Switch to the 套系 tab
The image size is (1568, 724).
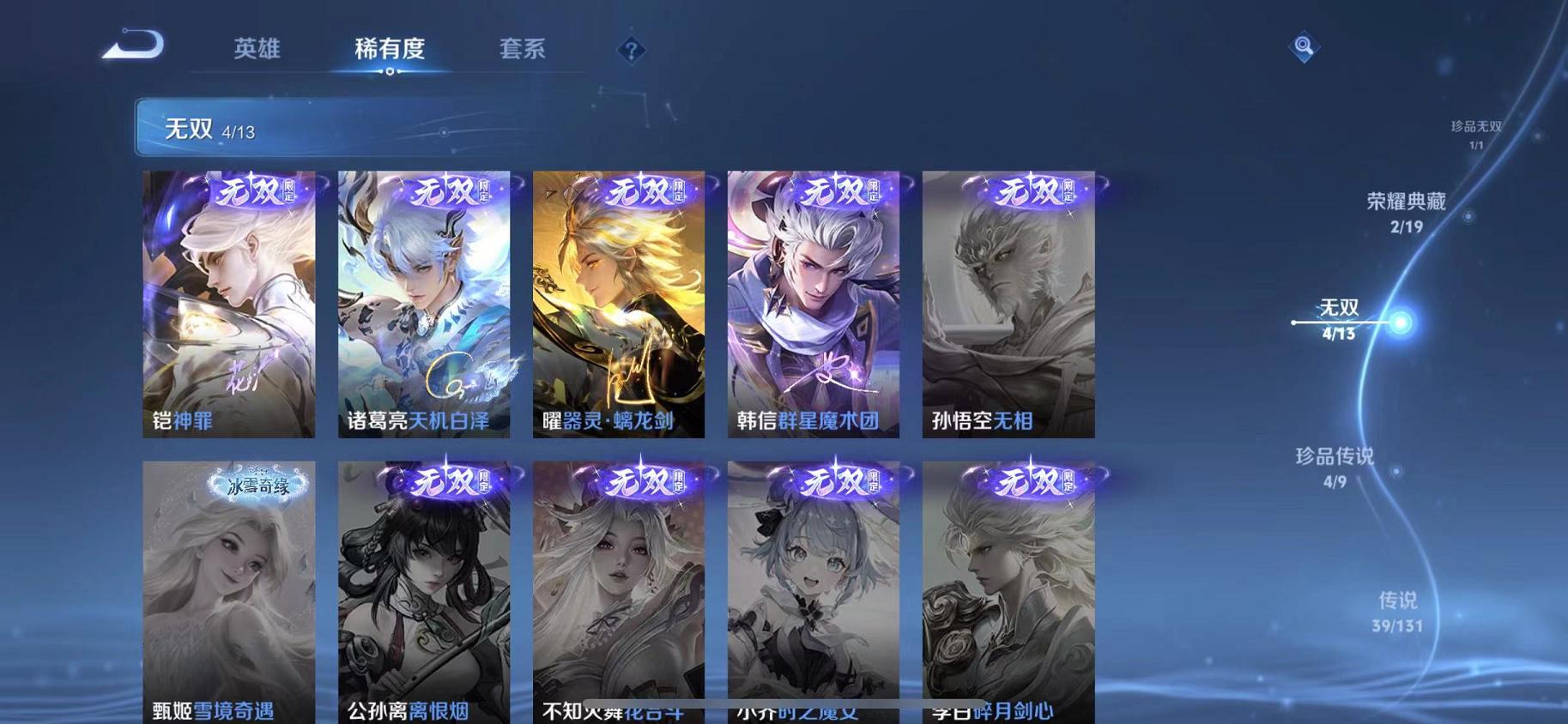pos(524,50)
